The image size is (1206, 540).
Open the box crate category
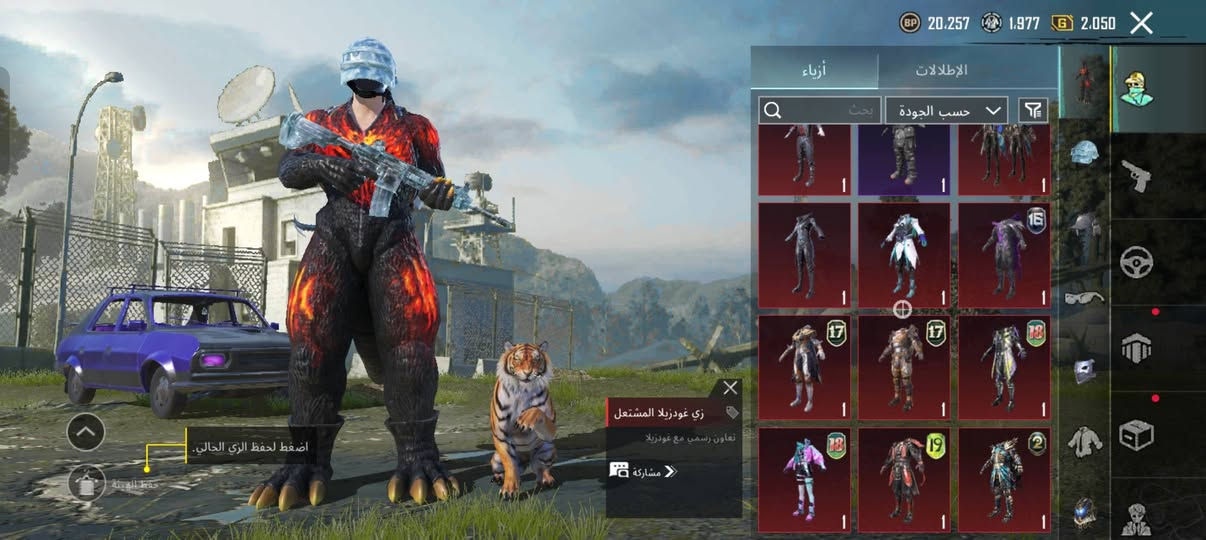click(x=1137, y=434)
